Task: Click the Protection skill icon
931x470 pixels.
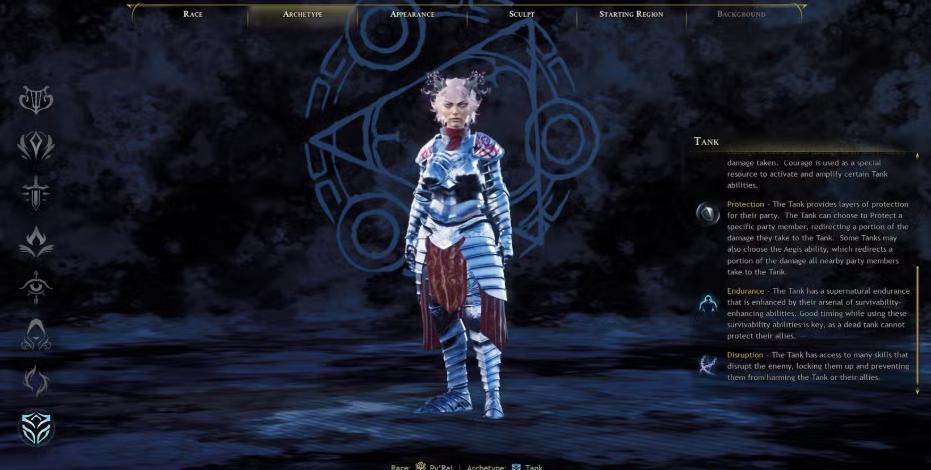Action: 708,212
